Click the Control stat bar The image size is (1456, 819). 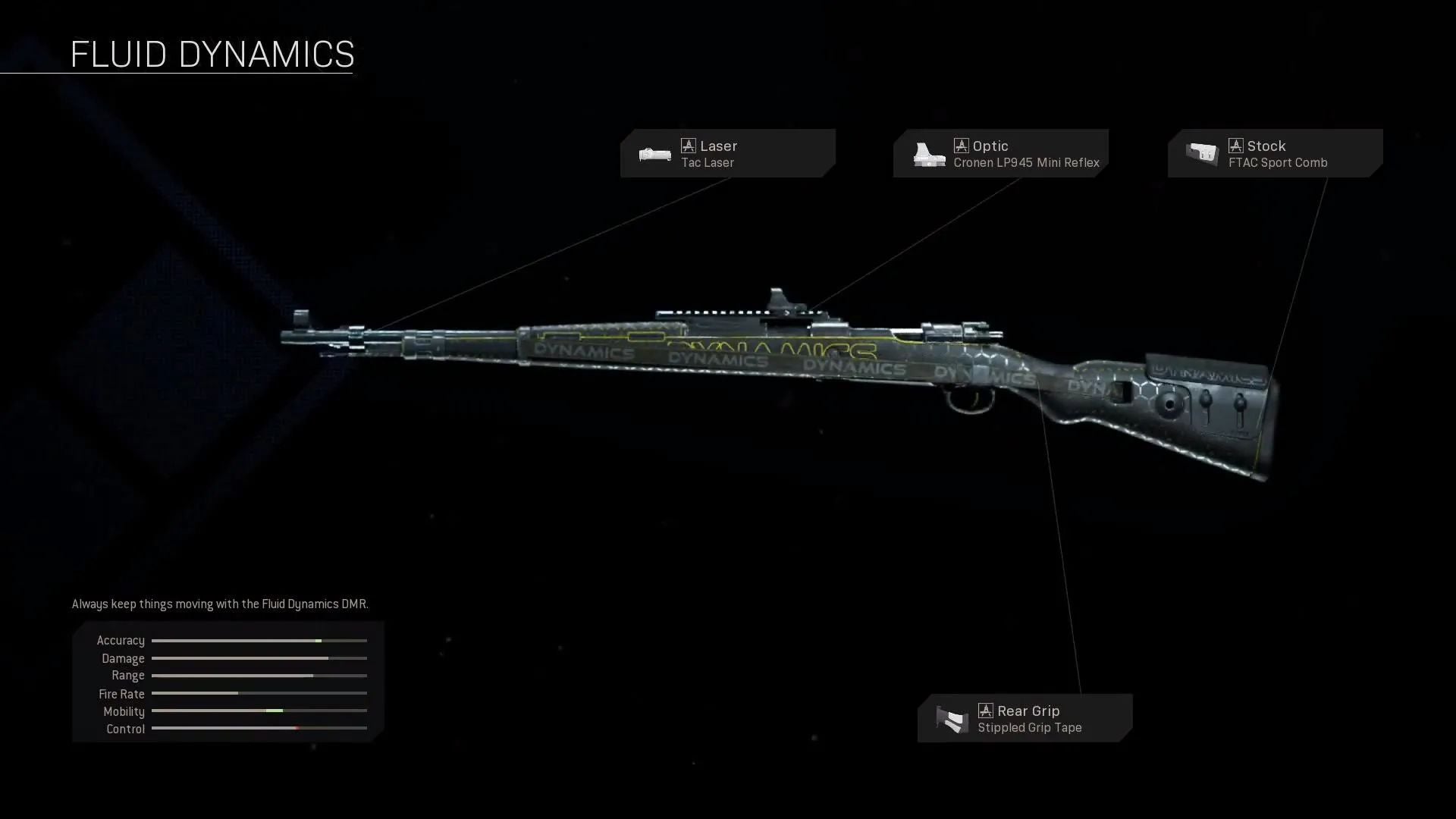pos(259,728)
